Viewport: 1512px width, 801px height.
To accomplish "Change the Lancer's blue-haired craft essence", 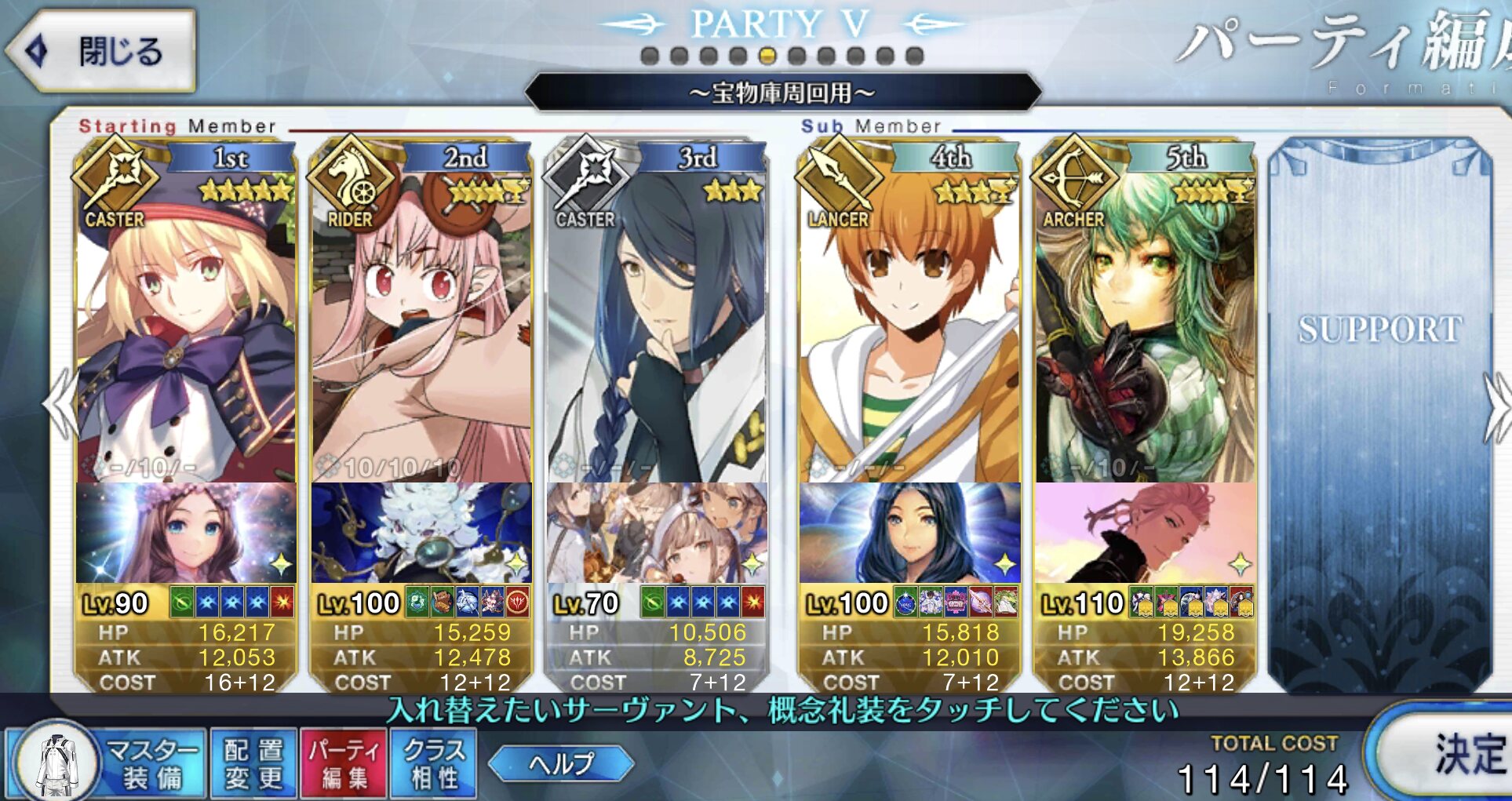I will (909, 533).
